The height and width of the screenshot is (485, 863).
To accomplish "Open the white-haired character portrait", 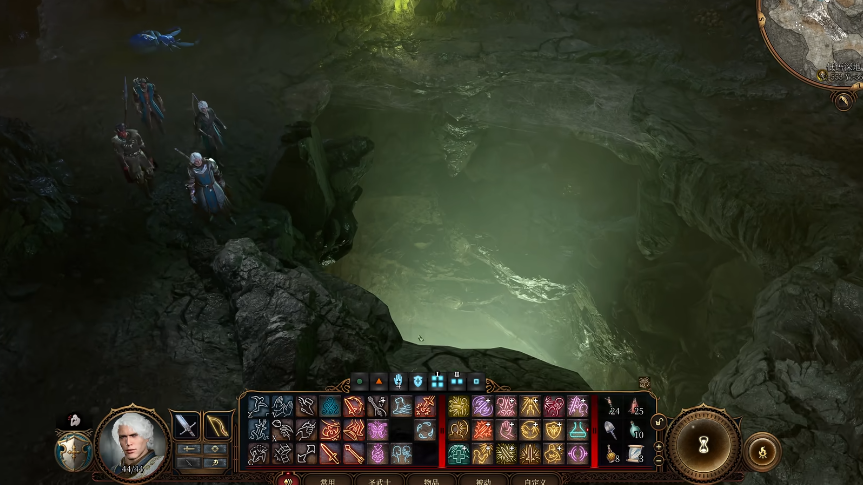I will (x=132, y=441).
